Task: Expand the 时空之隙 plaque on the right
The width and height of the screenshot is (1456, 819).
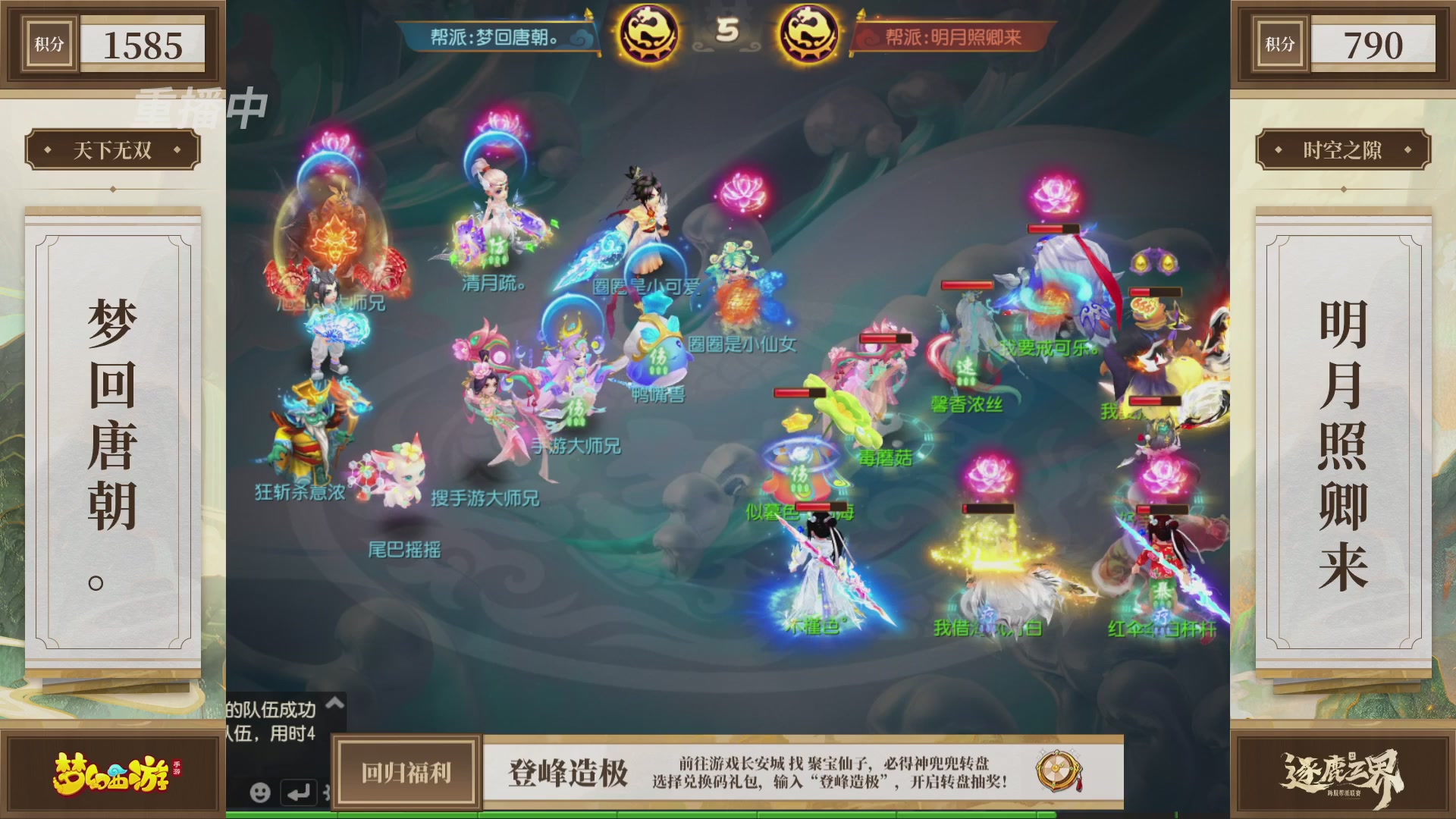Action: click(x=1343, y=149)
